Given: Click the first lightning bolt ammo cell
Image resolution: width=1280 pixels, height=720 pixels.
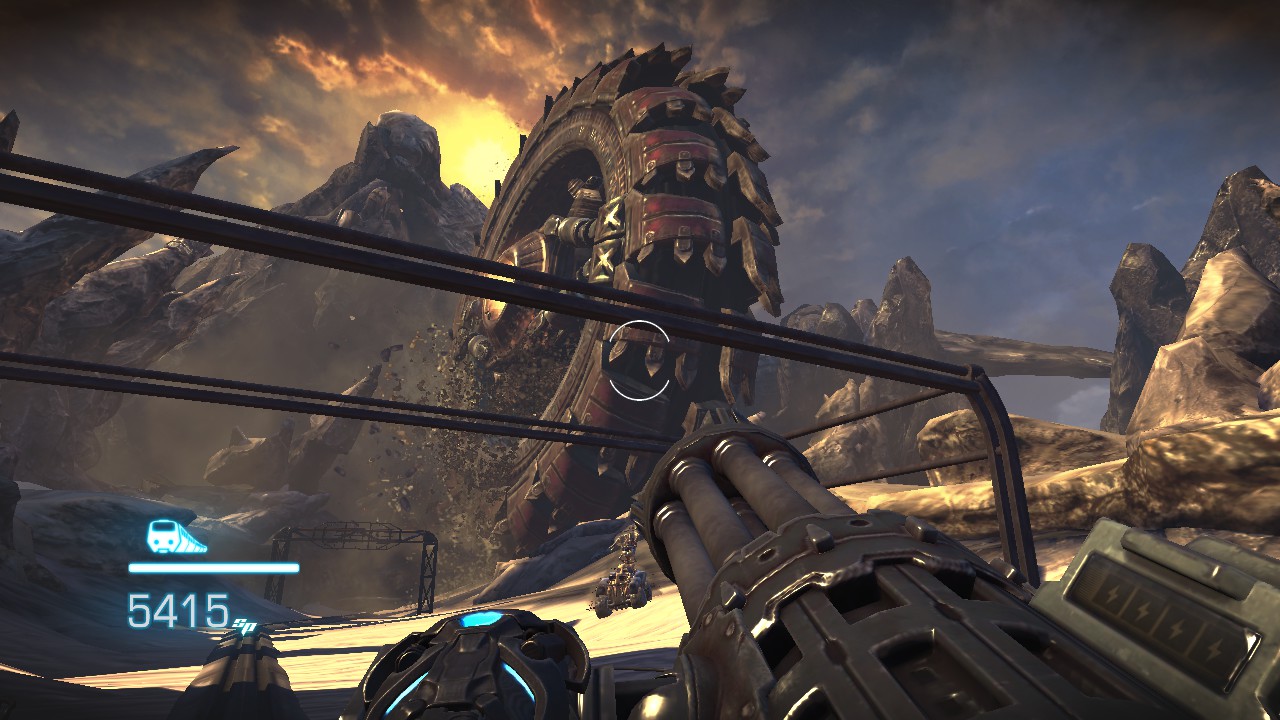Looking at the screenshot, I should pos(1112,595).
